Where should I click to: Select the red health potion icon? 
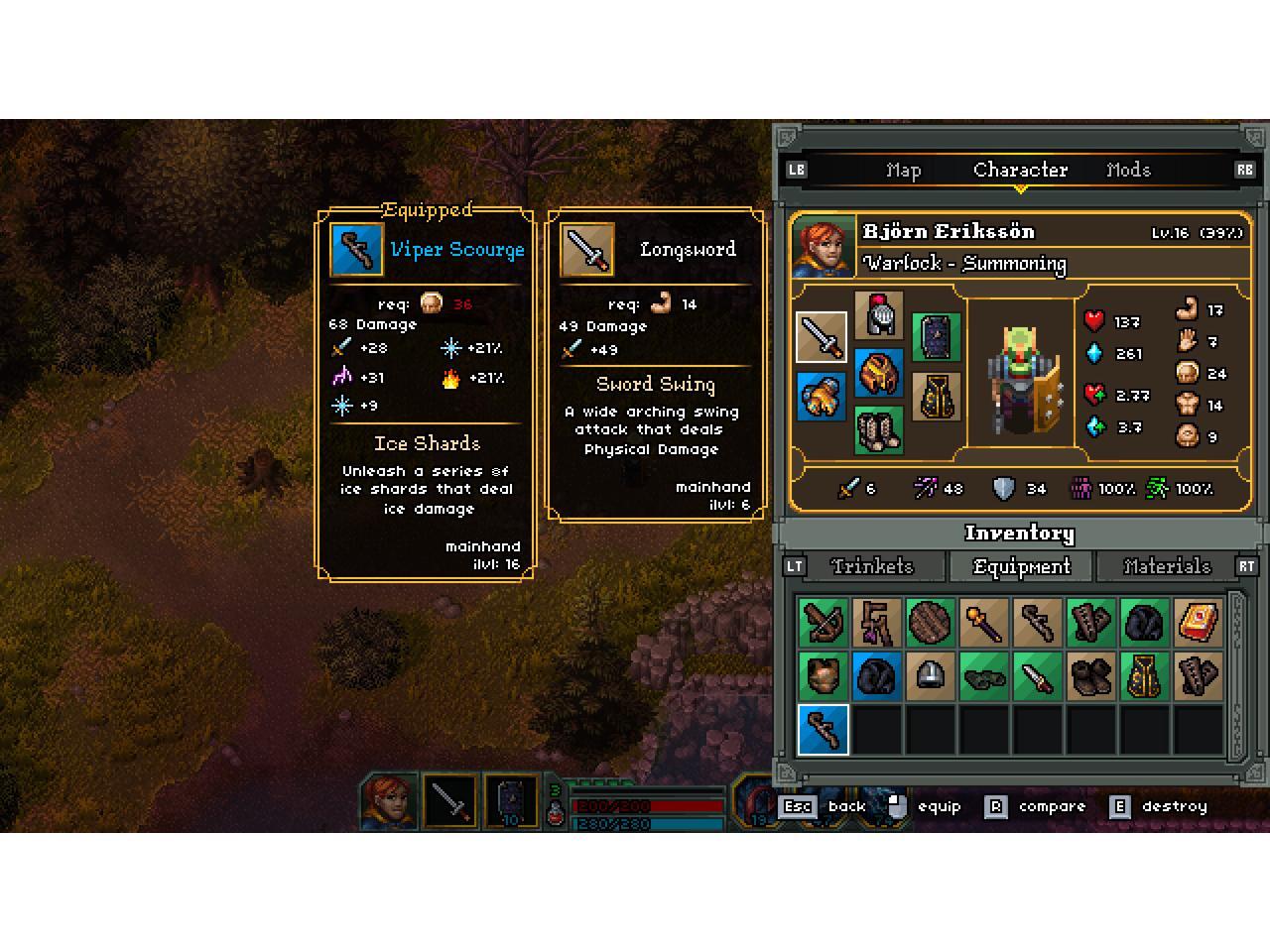(556, 813)
